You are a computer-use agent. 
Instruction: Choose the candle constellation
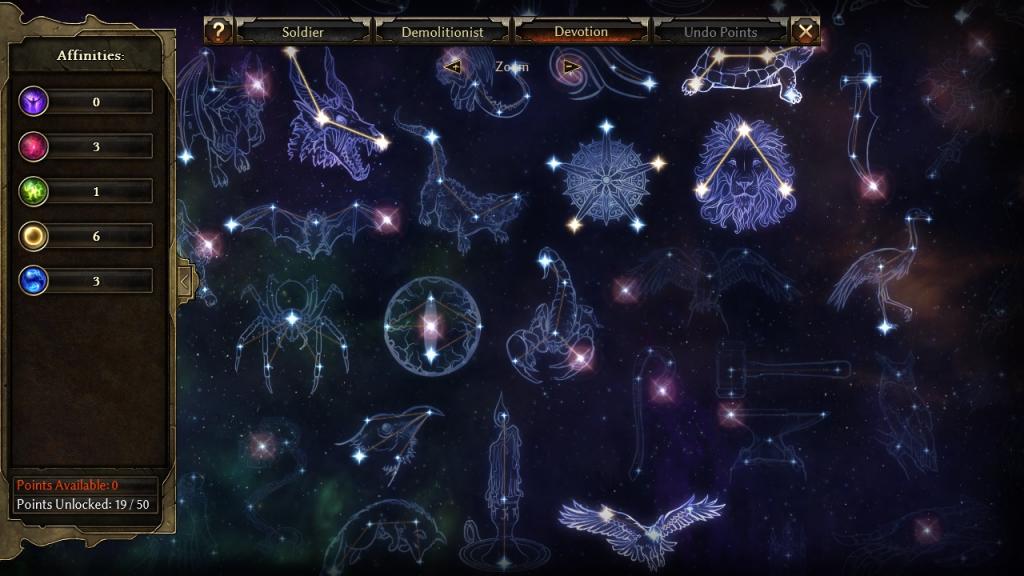click(503, 478)
